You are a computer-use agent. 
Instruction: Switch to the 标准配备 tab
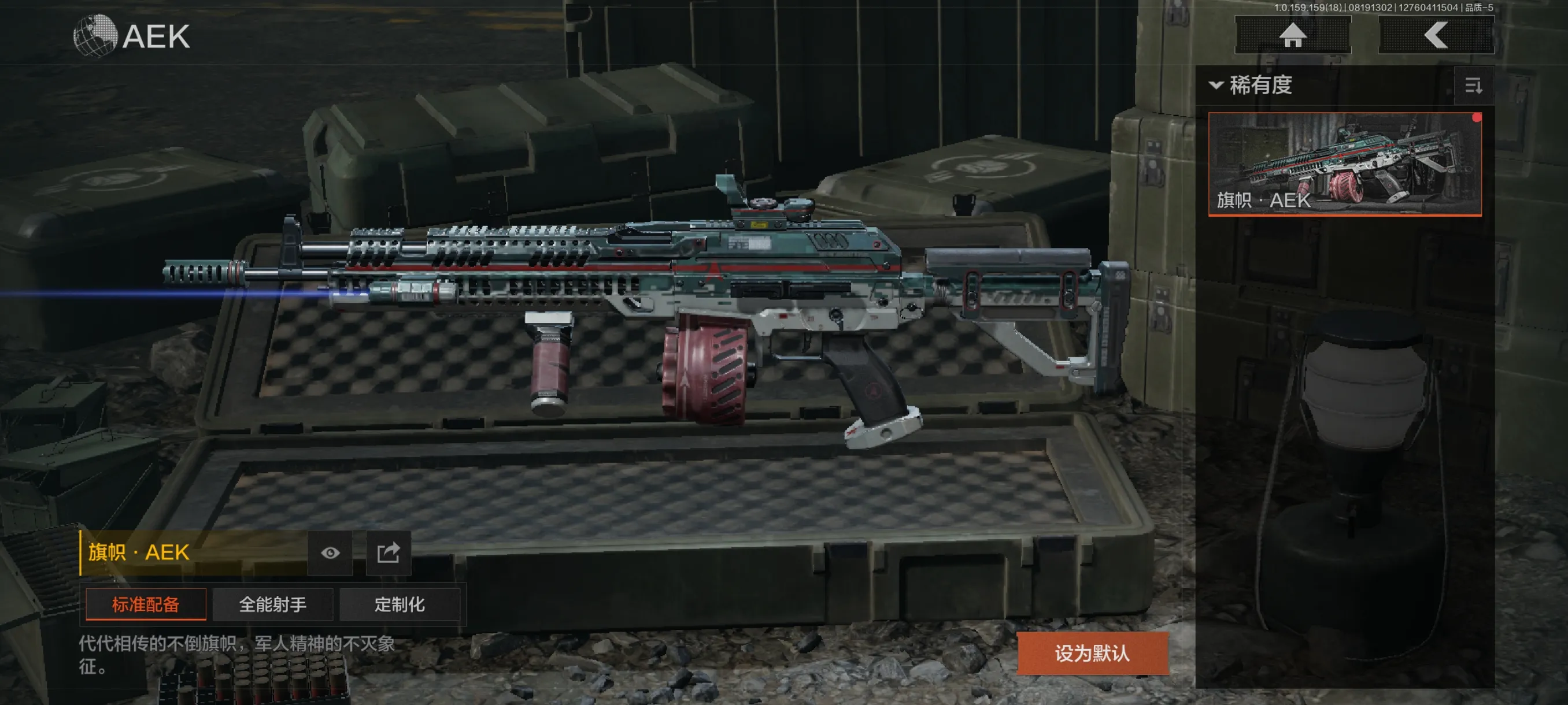tap(146, 604)
